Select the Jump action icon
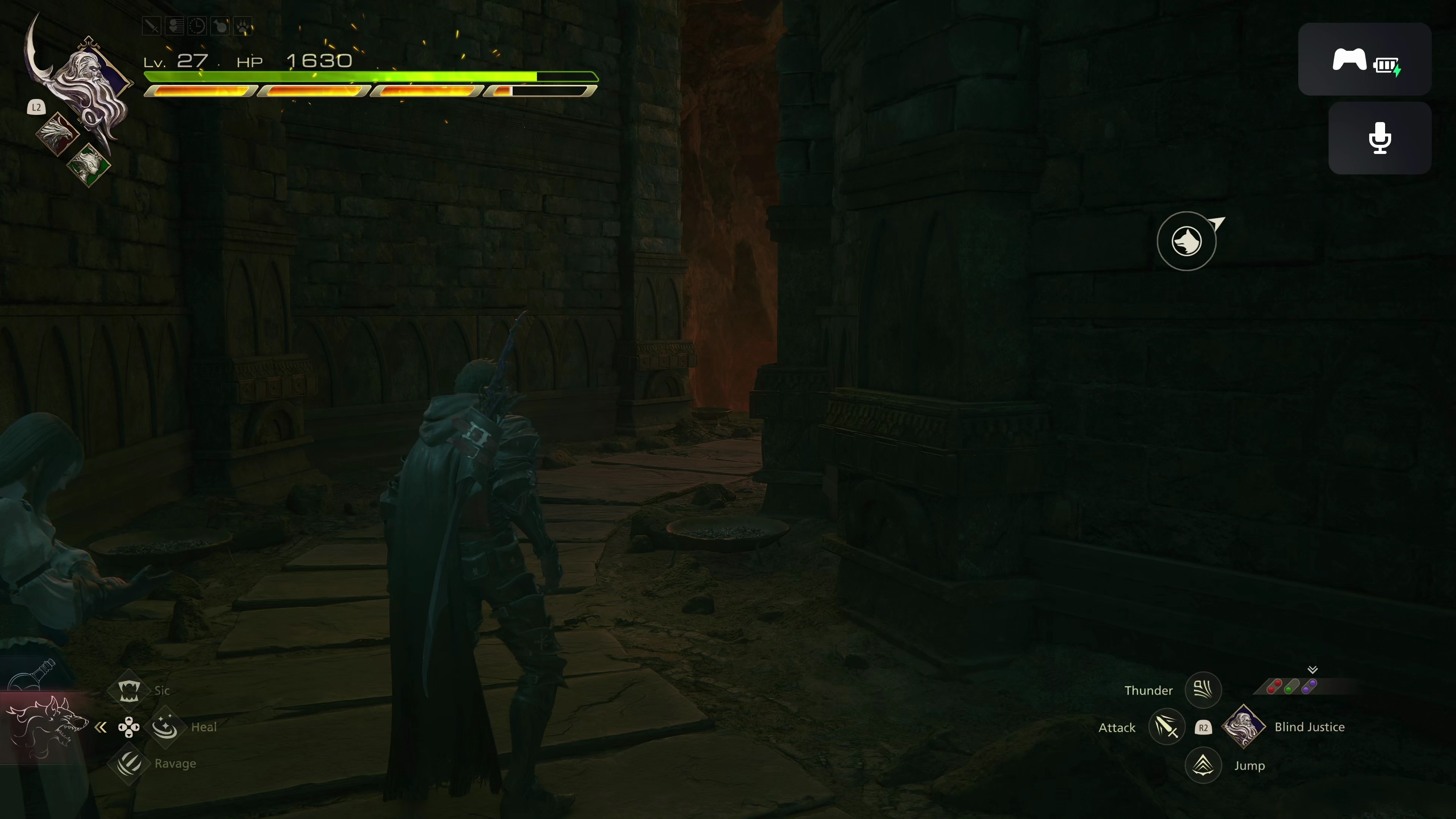Viewport: 1456px width, 819px height. 1203,765
